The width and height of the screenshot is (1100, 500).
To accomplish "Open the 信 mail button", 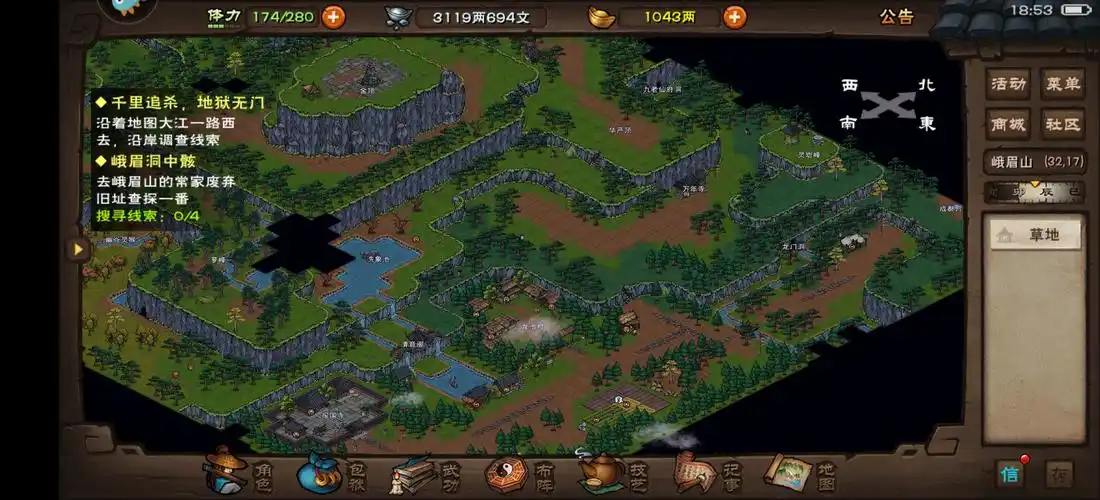I will [x=1012, y=473].
